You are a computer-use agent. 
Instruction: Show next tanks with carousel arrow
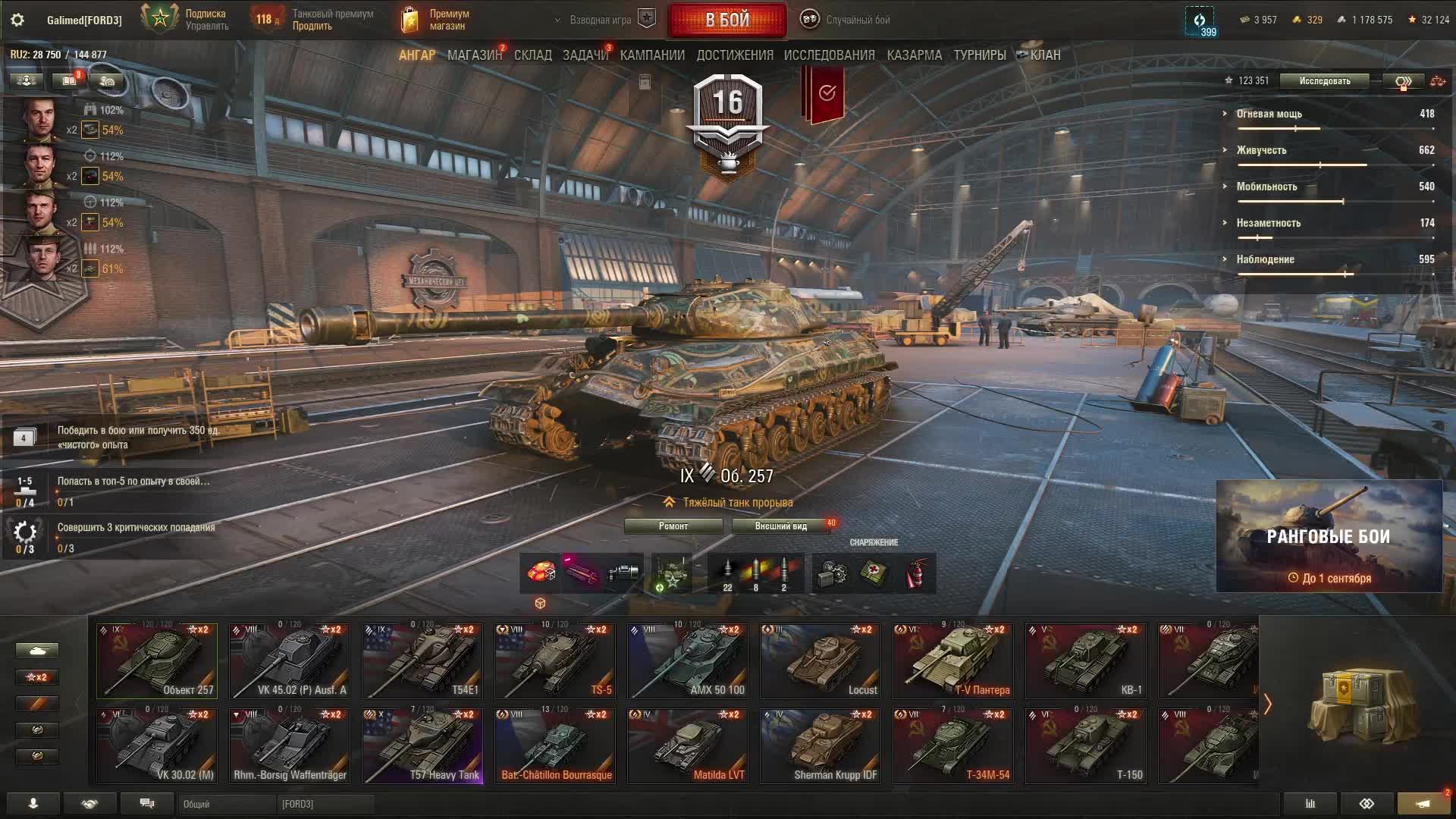tap(1267, 704)
